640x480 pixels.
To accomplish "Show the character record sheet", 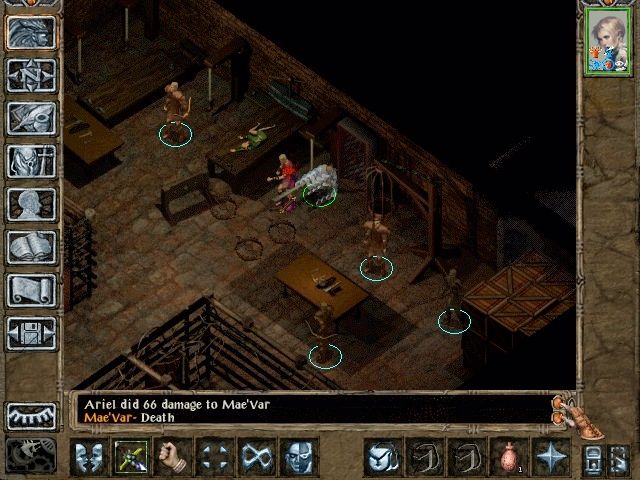I will click(x=31, y=204).
